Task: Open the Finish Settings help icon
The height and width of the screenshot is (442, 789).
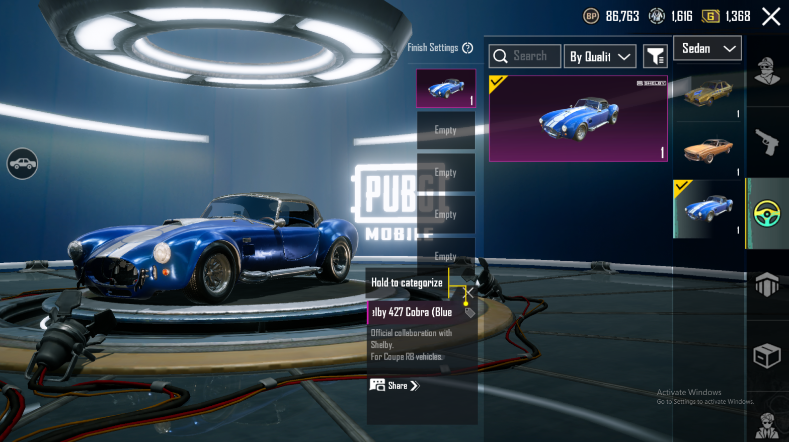Action: click(x=468, y=48)
